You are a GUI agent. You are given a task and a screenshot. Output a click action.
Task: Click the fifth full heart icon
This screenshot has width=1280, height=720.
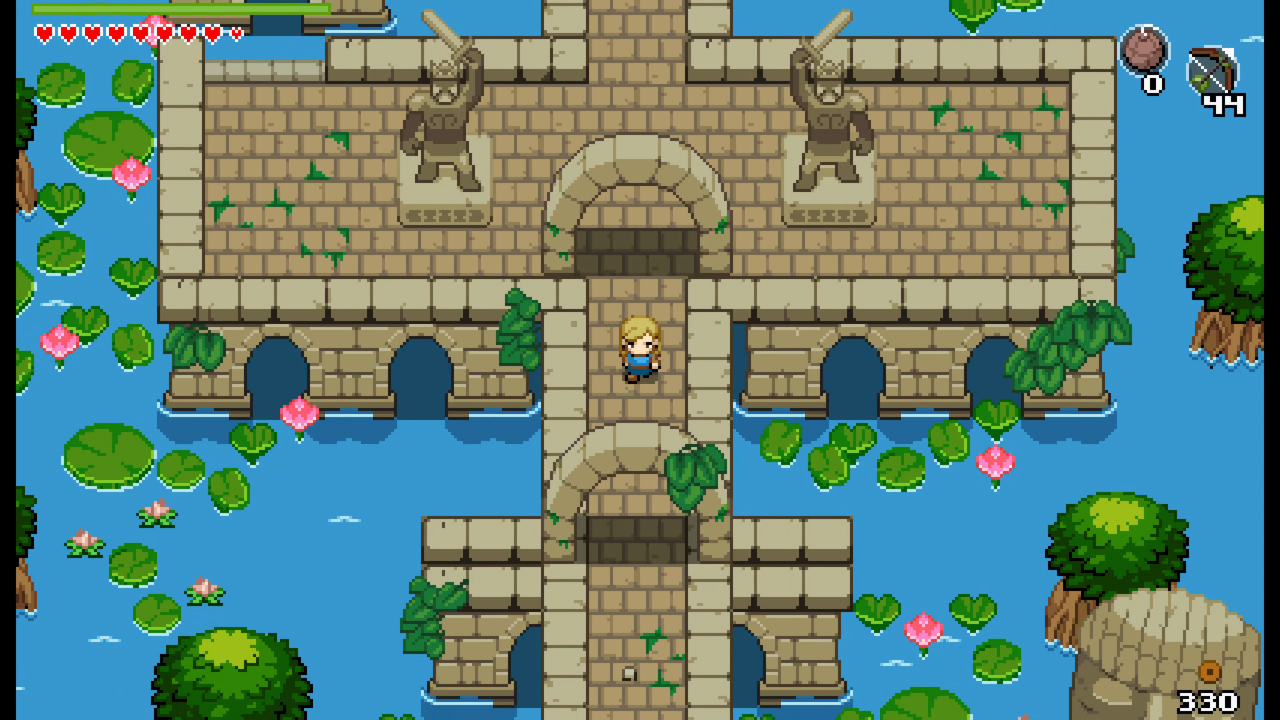click(140, 32)
